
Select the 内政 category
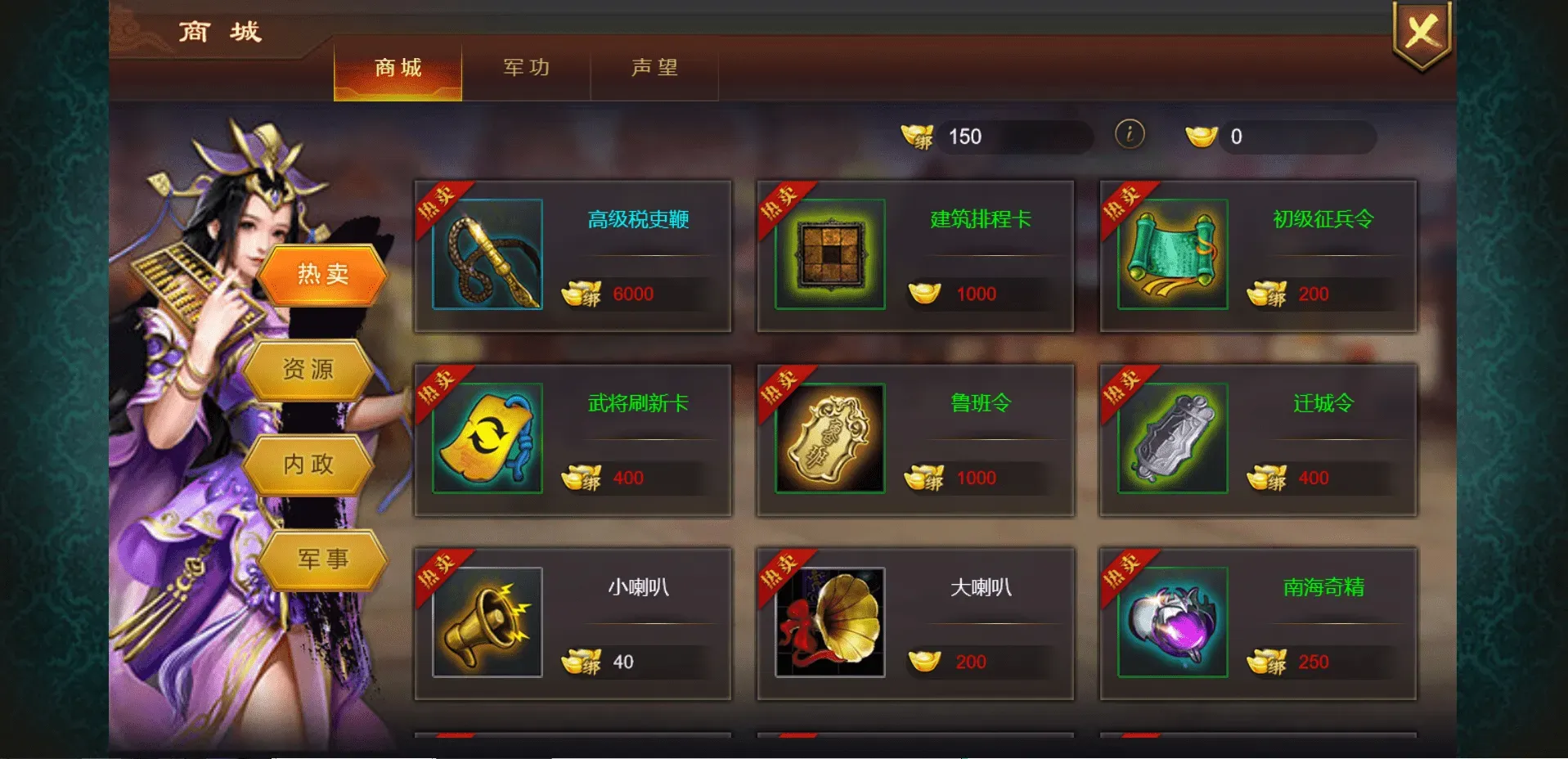(x=309, y=464)
